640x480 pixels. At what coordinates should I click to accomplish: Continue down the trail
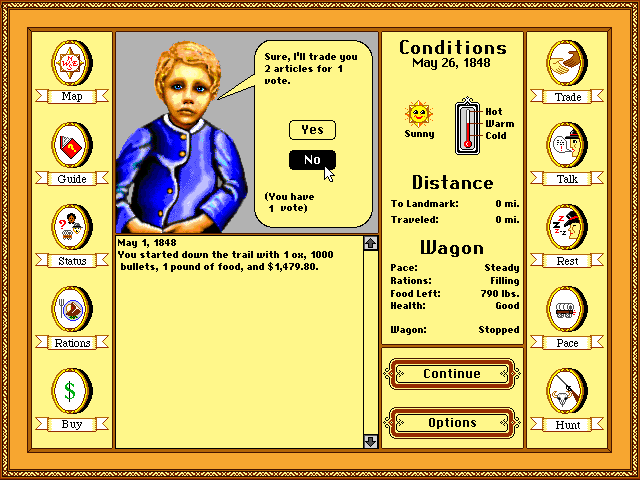(x=452, y=374)
